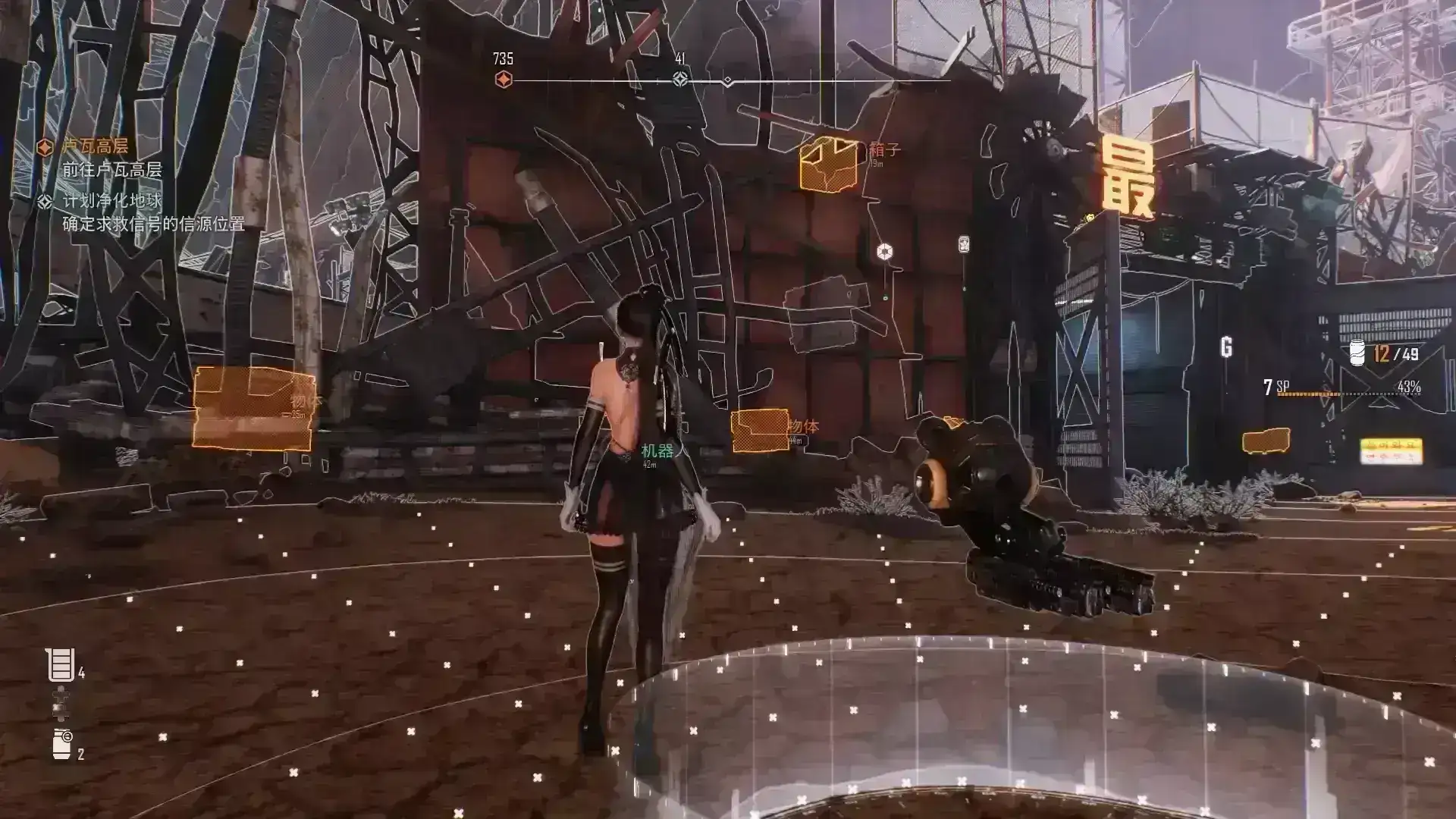The image size is (1456, 819).
Task: Click the green 机器 scan marker label
Action: coord(657,451)
